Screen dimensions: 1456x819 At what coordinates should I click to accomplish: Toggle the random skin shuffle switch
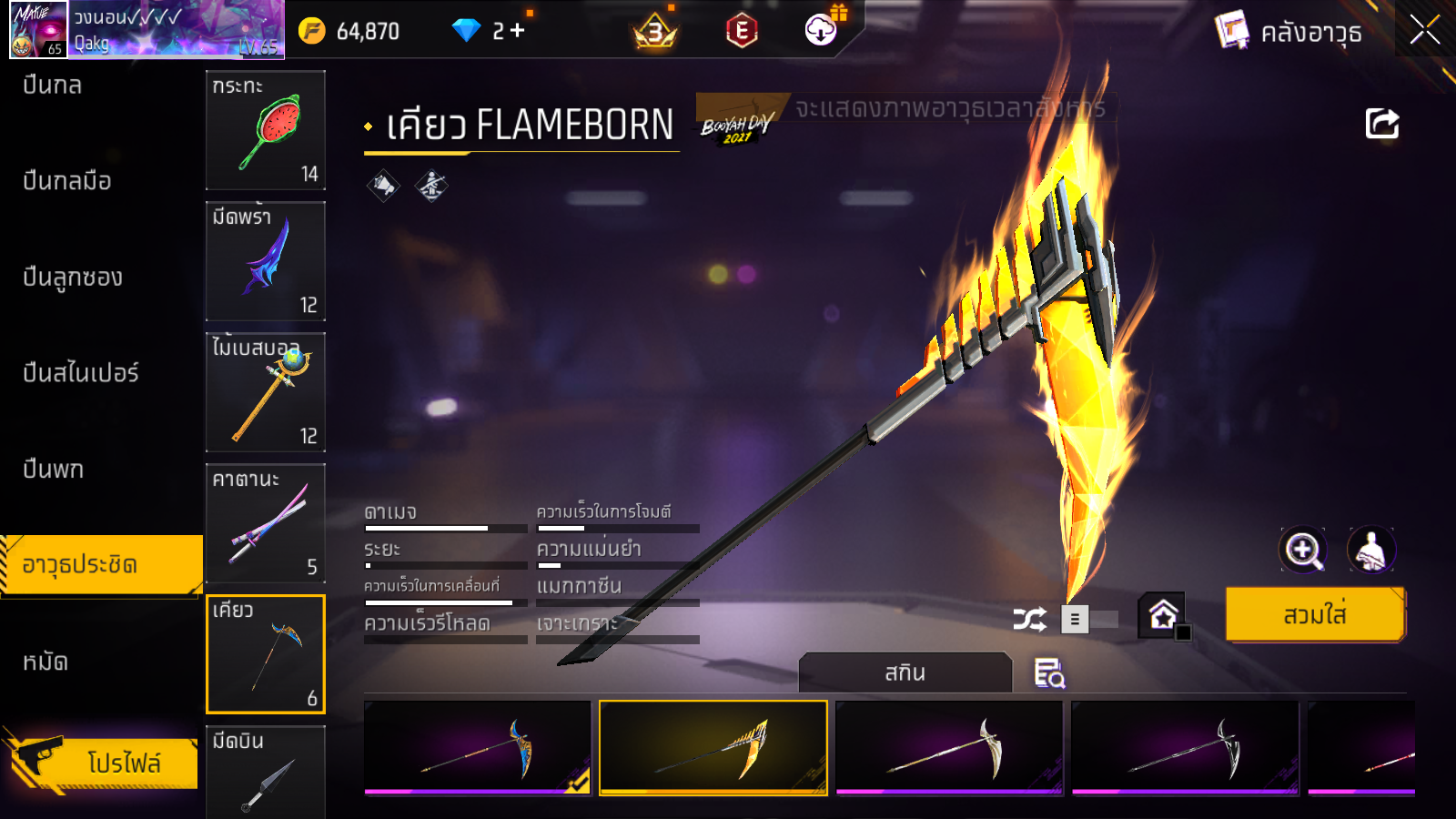[1089, 620]
